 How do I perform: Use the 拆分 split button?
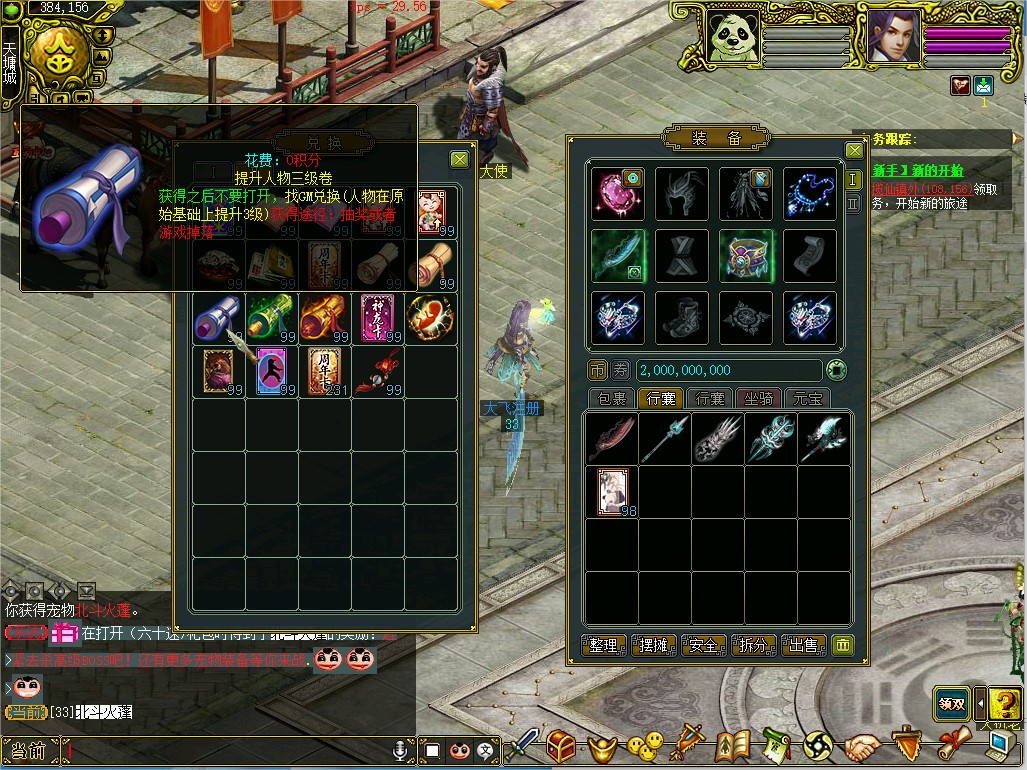coord(754,645)
